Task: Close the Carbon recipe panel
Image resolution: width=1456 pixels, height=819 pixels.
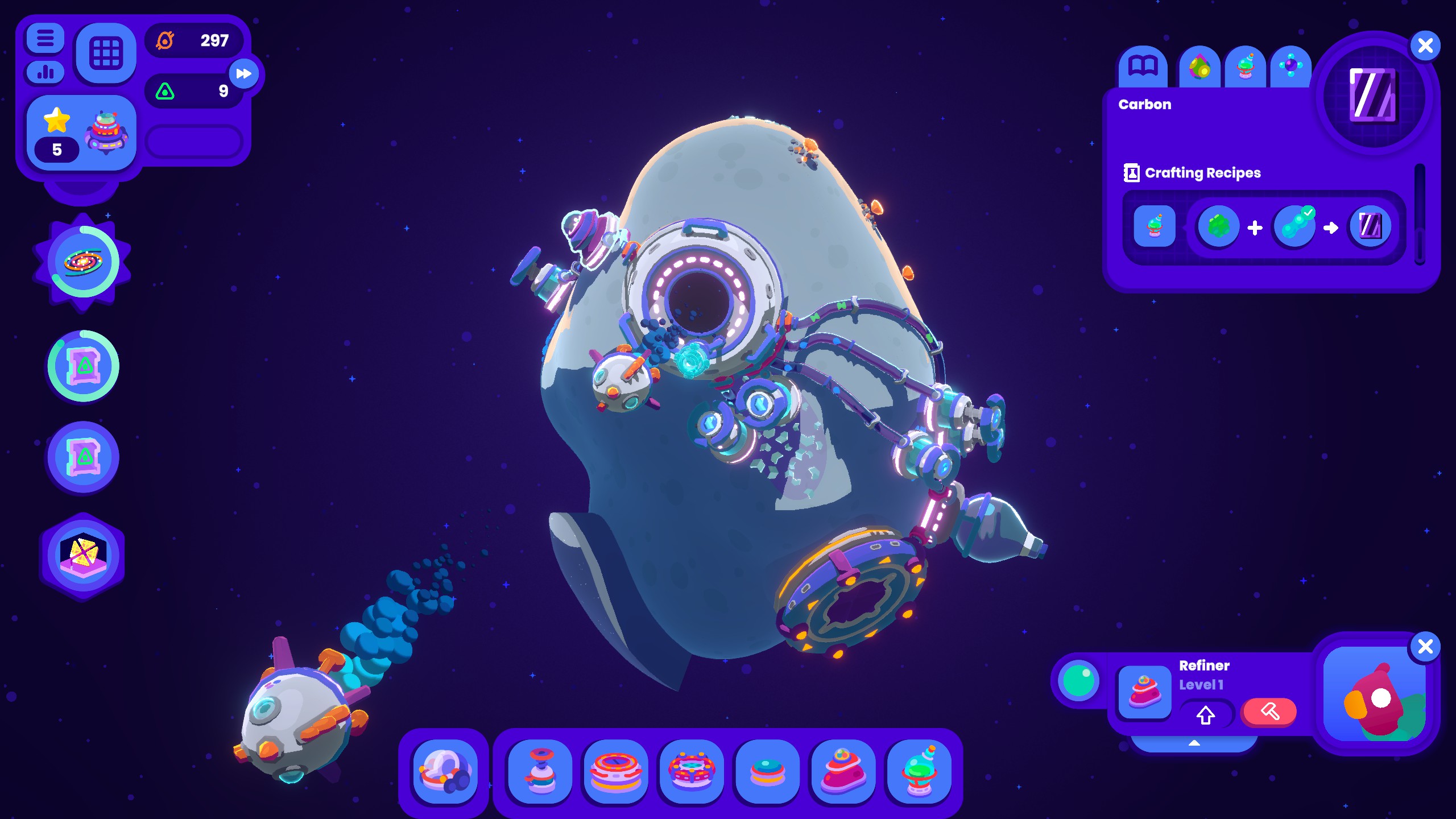Action: pyautogui.click(x=1425, y=45)
